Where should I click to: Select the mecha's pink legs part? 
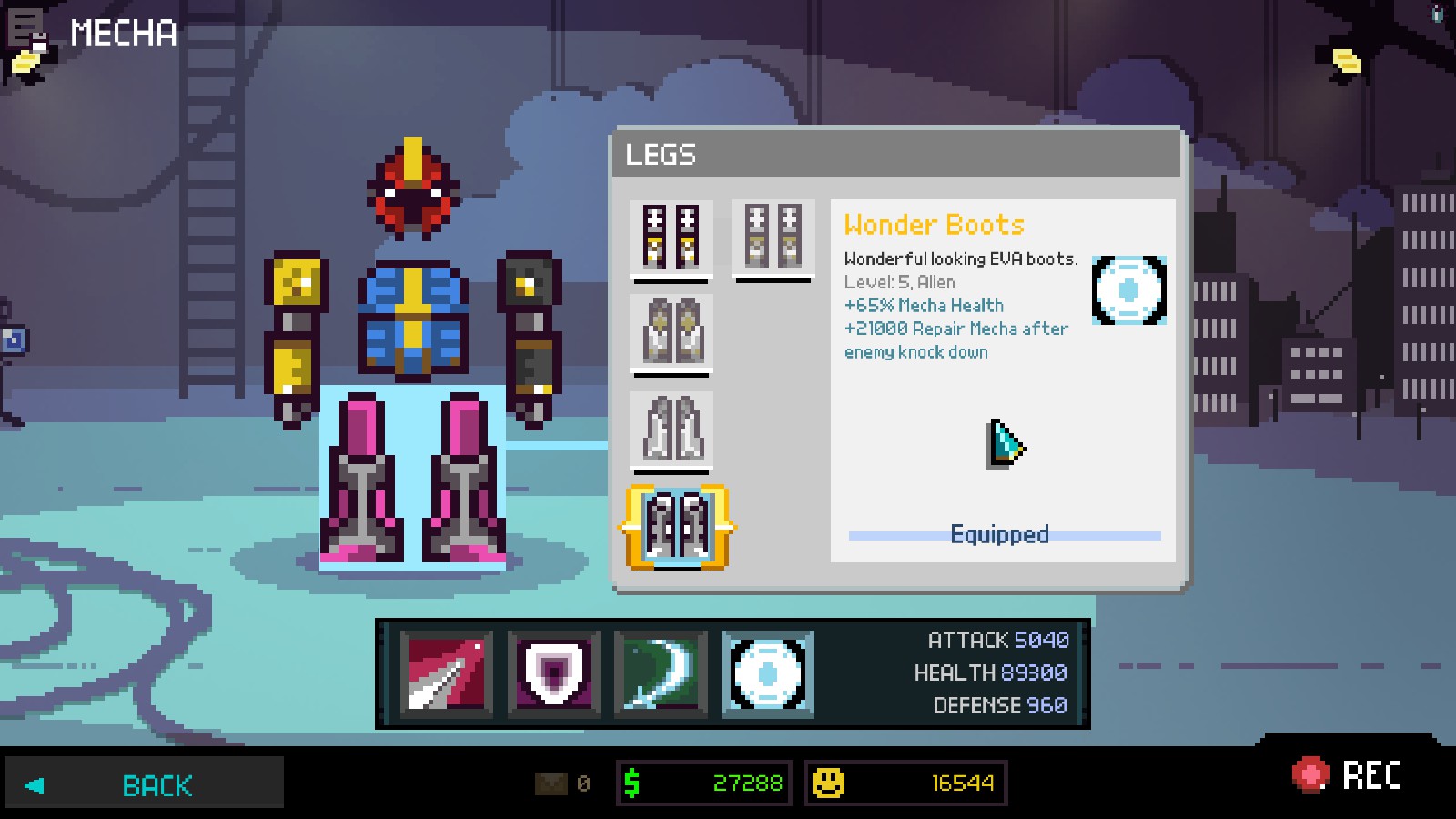pos(412,478)
